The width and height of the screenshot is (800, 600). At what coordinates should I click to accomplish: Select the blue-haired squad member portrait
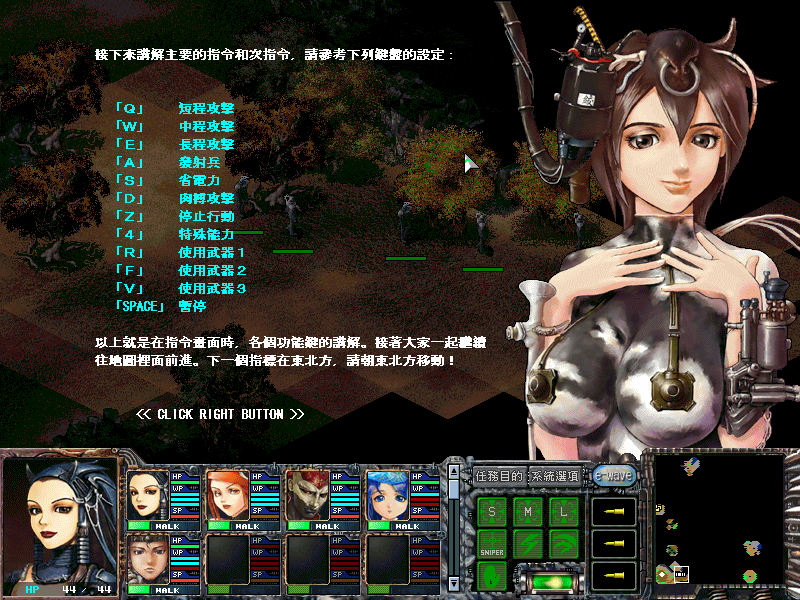pos(387,495)
